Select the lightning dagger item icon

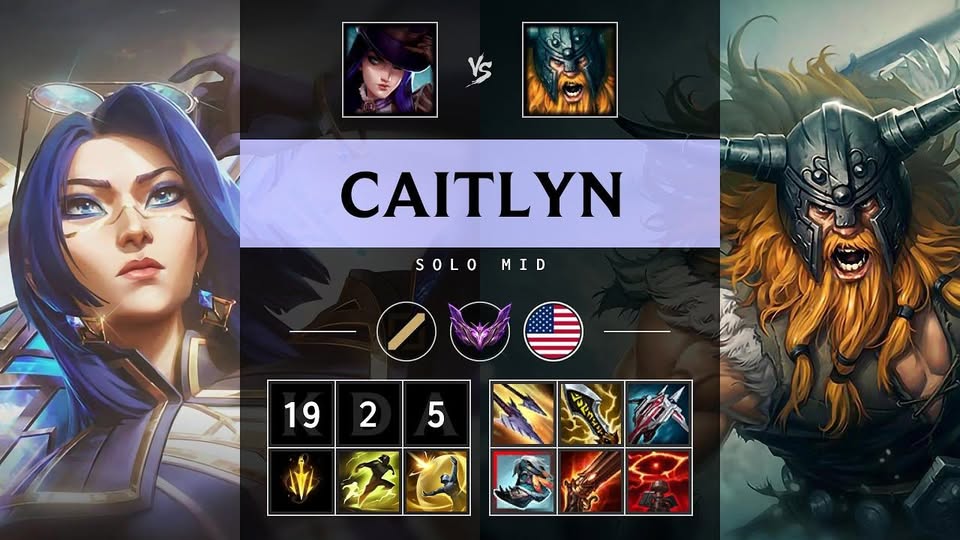(x=590, y=412)
